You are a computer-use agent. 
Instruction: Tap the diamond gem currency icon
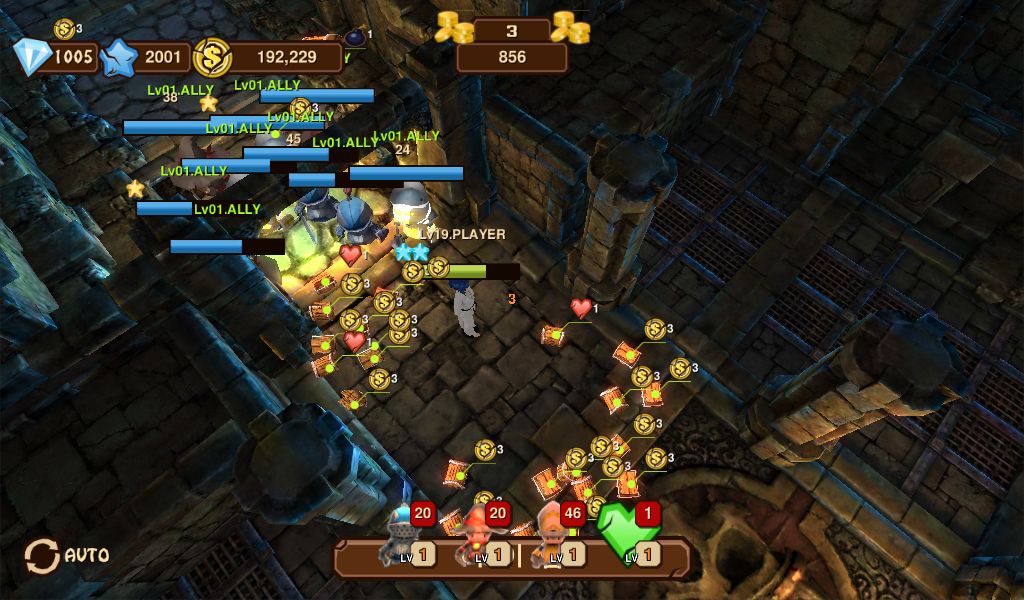click(33, 57)
